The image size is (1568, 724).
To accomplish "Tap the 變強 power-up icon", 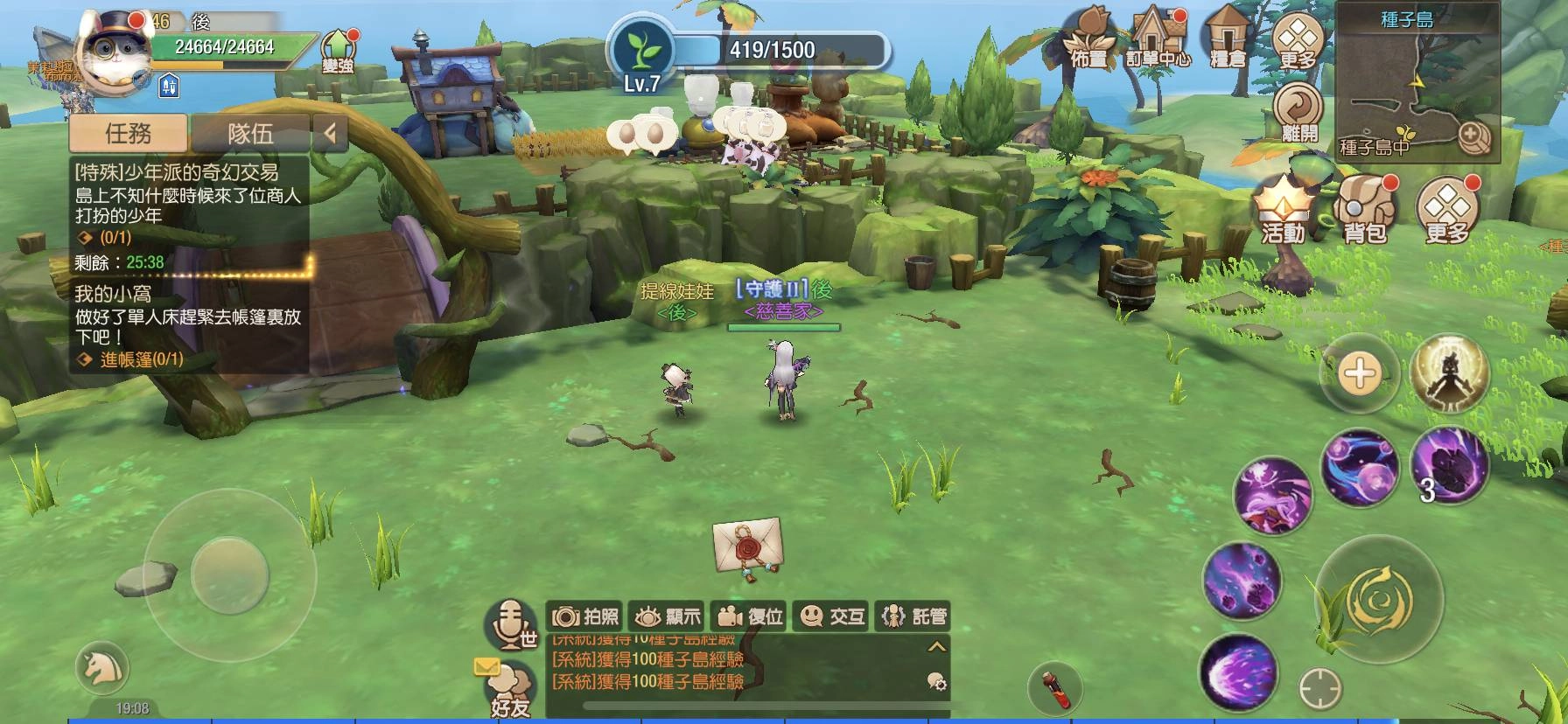I will click(337, 51).
